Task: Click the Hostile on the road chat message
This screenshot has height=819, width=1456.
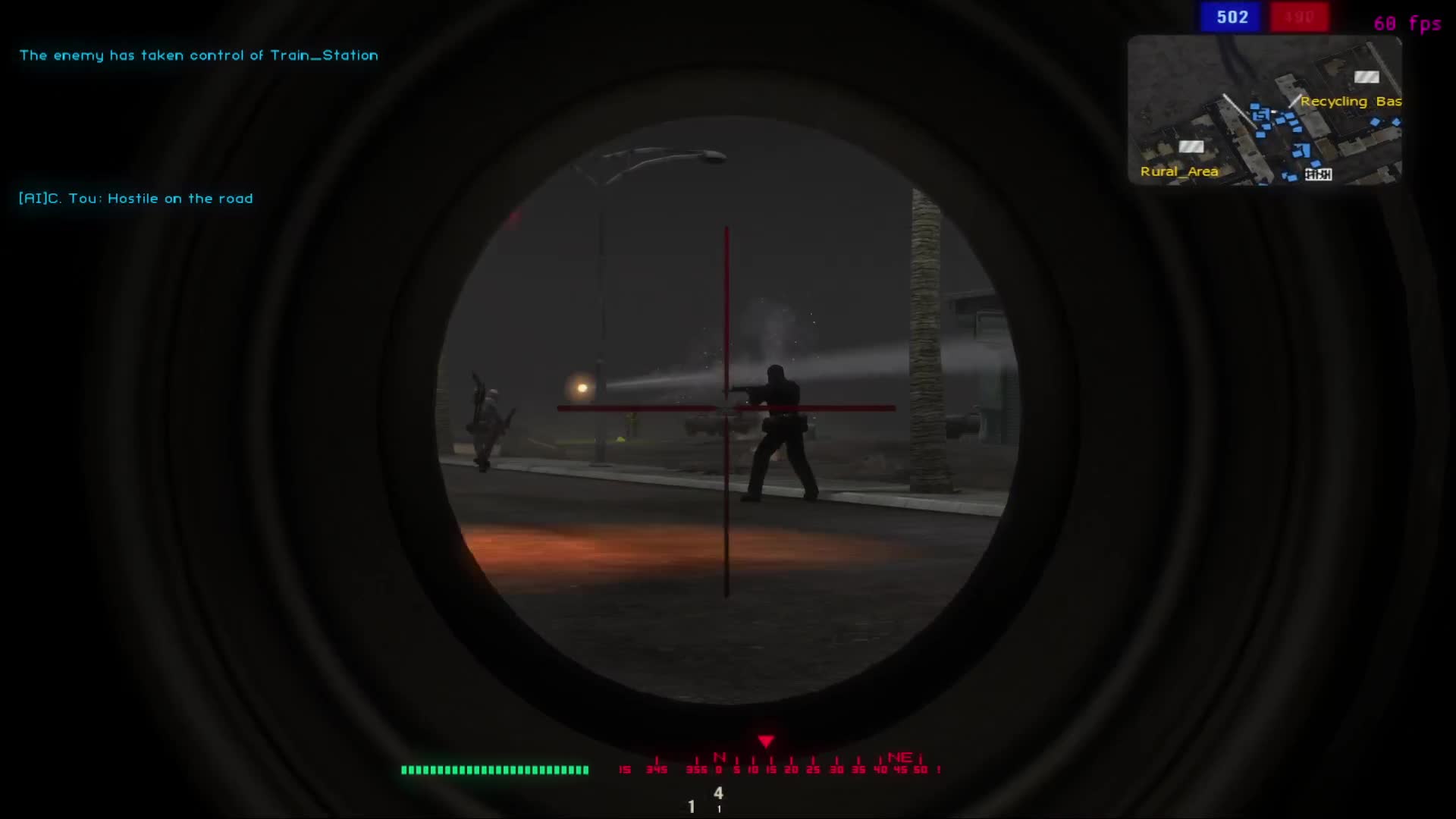Action: click(x=136, y=198)
